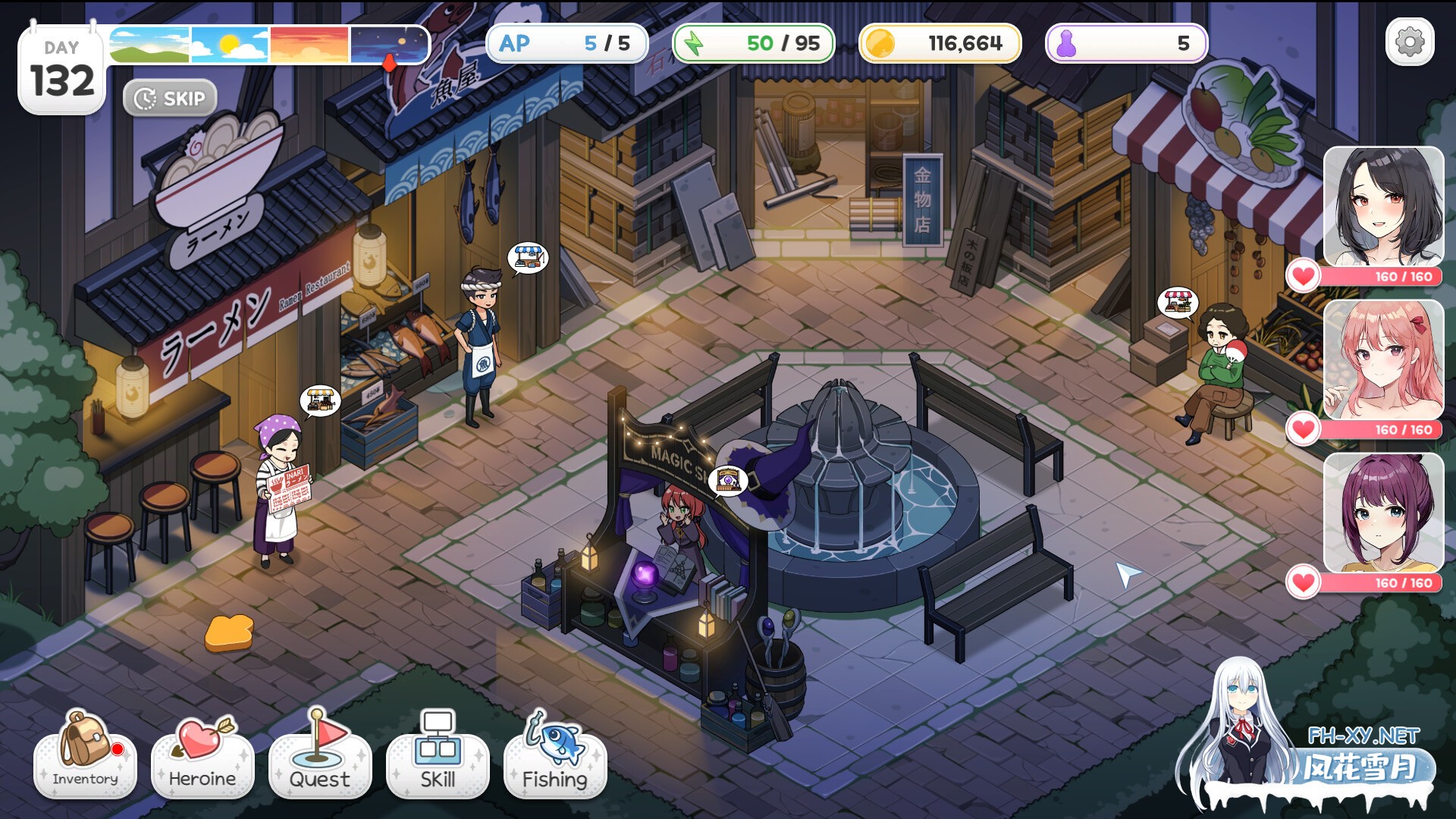The height and width of the screenshot is (819, 1456).
Task: Open the magic shop speech bubble
Action: pyautogui.click(x=728, y=480)
